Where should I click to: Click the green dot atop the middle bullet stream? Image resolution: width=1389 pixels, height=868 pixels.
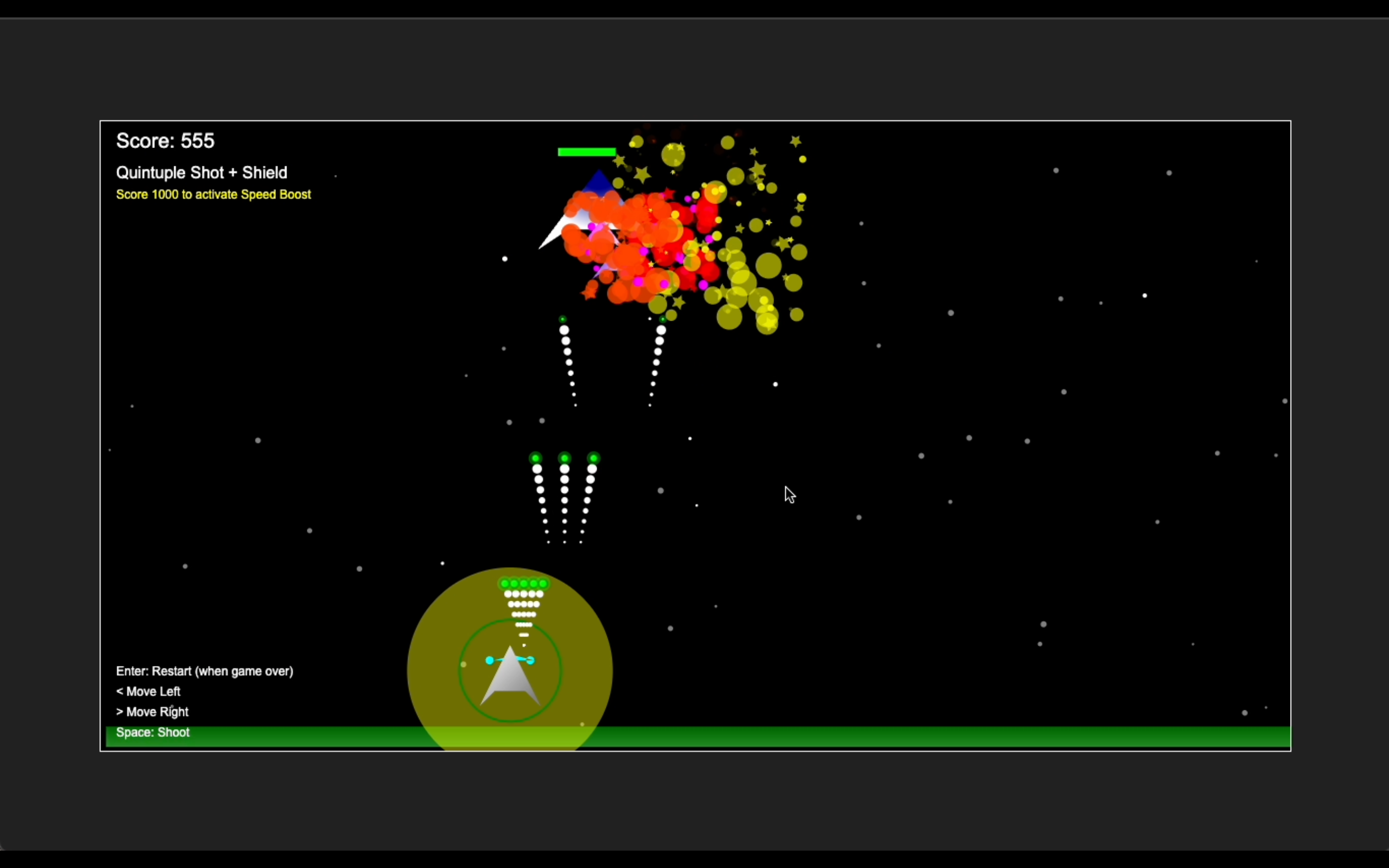click(x=564, y=458)
